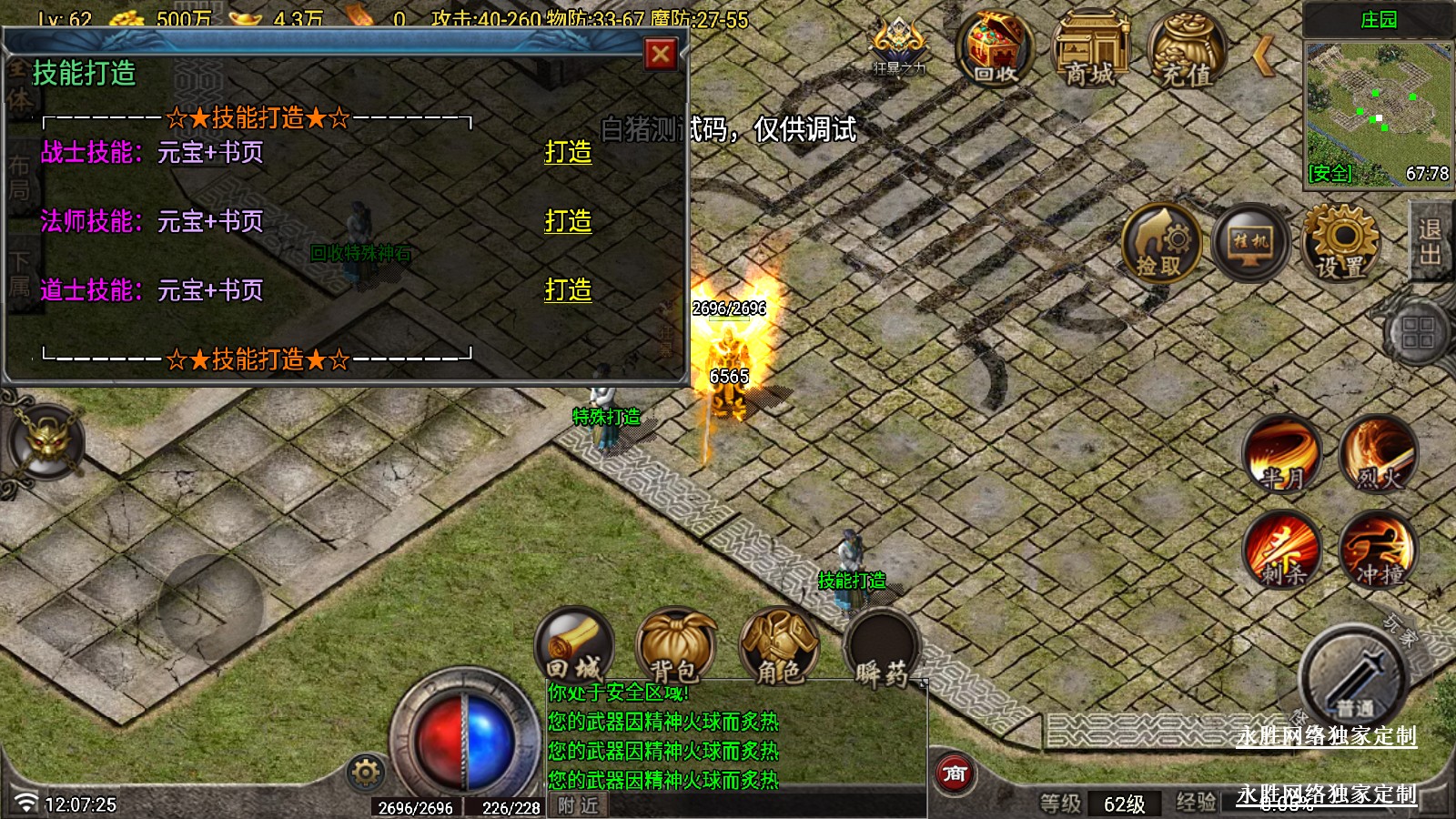Screen dimensions: 1456x819
Task: Select 打造 for 法师技能 row
Action: click(x=568, y=221)
